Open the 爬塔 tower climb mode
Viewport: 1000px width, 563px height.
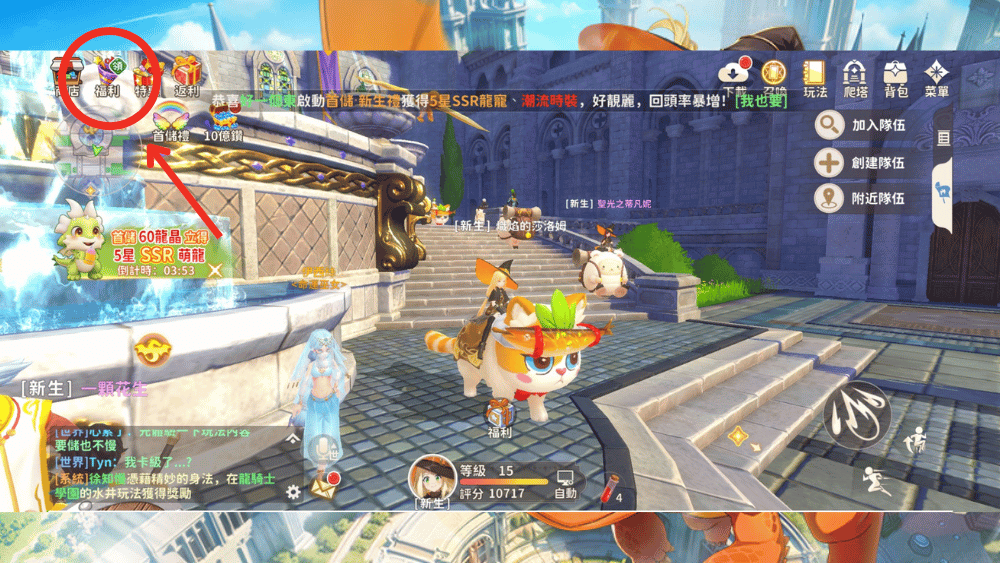tap(855, 77)
